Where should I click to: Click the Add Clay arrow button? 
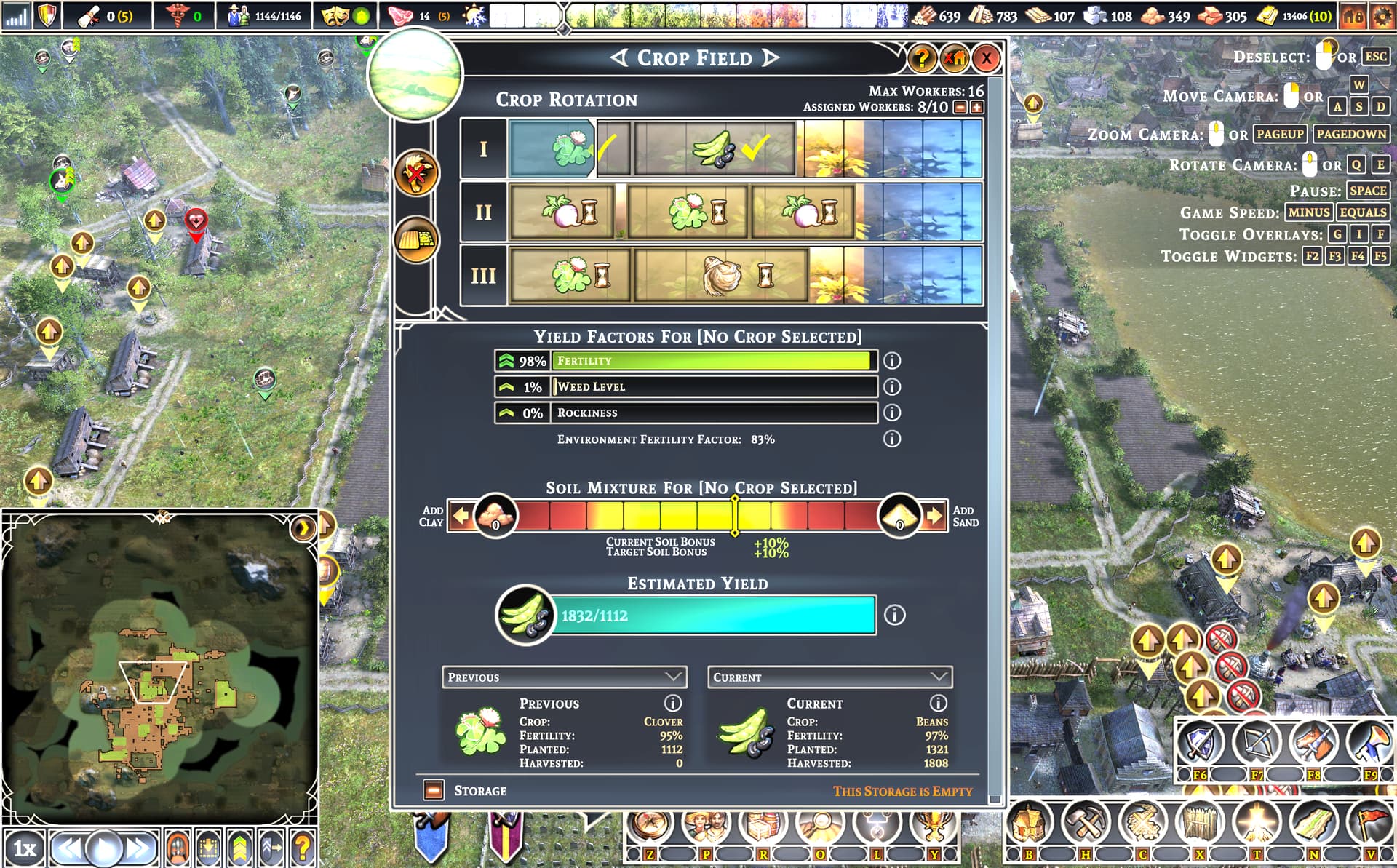[x=461, y=517]
